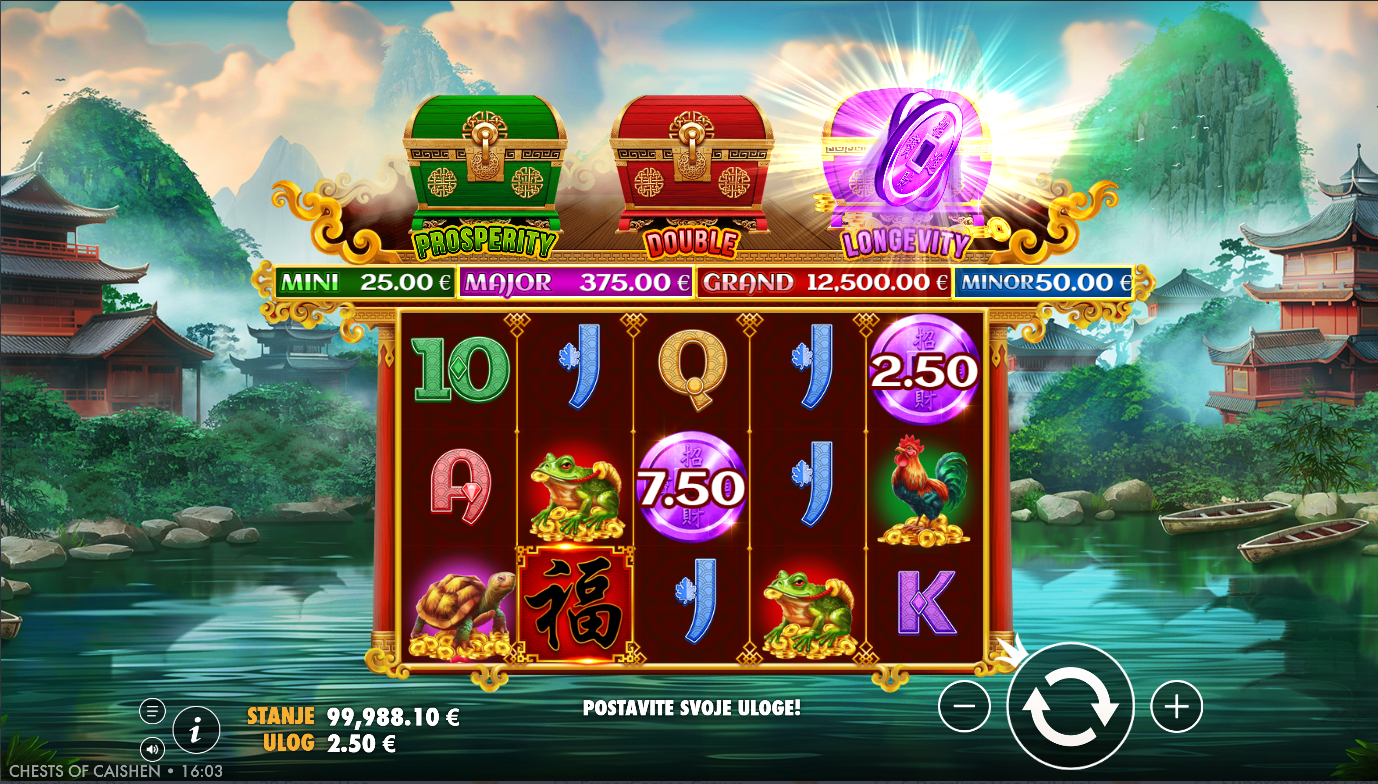Spin the reels with the circular arrows button
The image size is (1378, 784).
[1070, 706]
